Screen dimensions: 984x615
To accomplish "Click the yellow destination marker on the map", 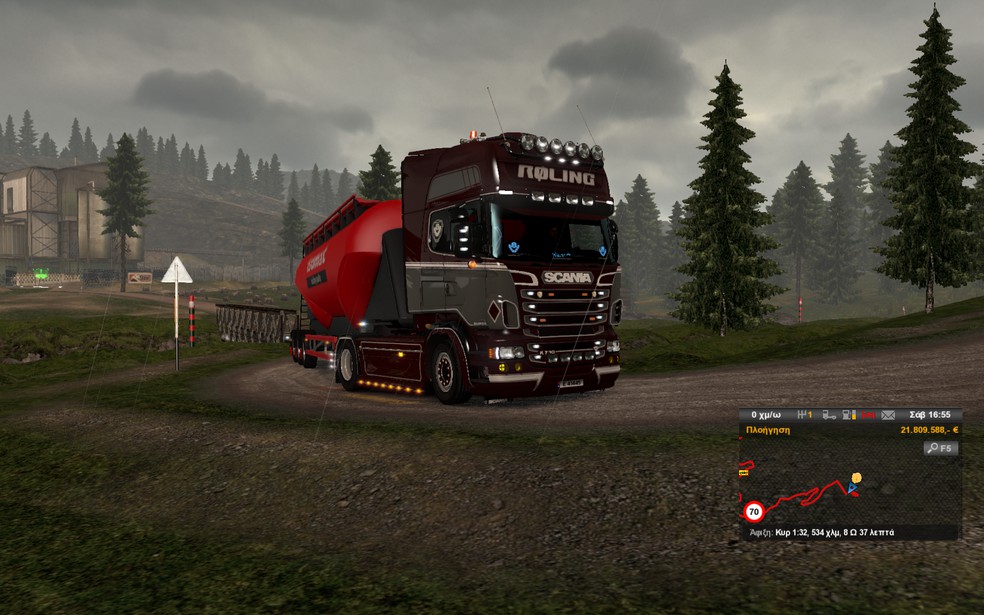I will coord(856,477).
